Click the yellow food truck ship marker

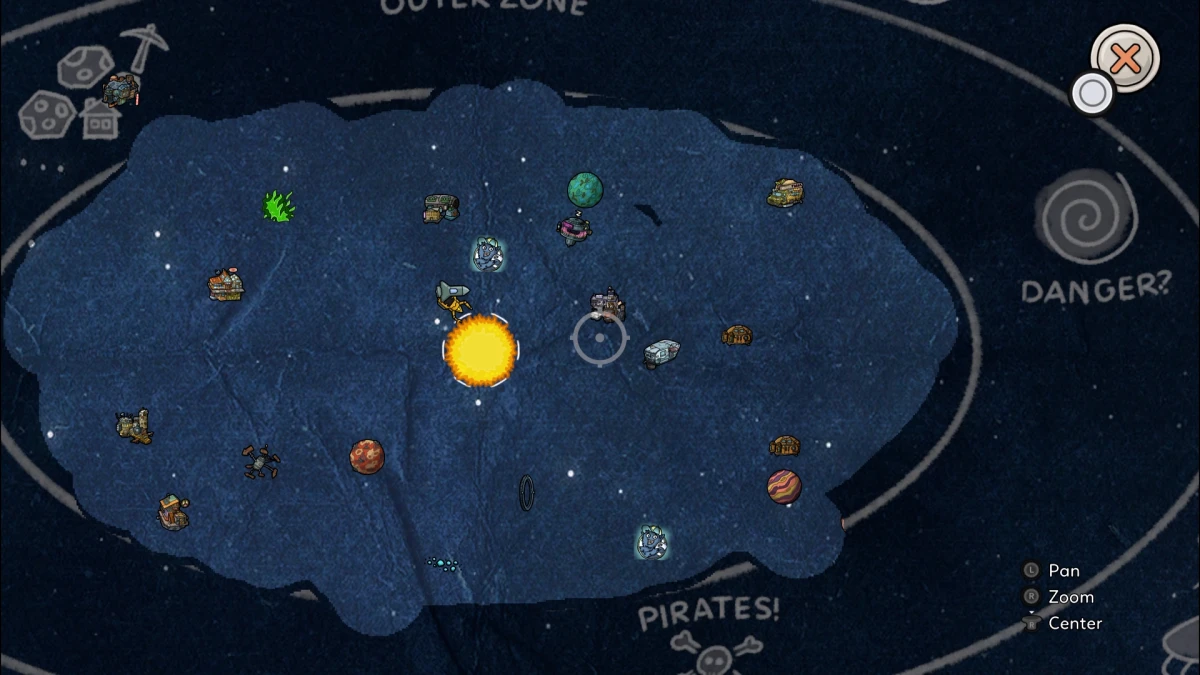tap(786, 193)
